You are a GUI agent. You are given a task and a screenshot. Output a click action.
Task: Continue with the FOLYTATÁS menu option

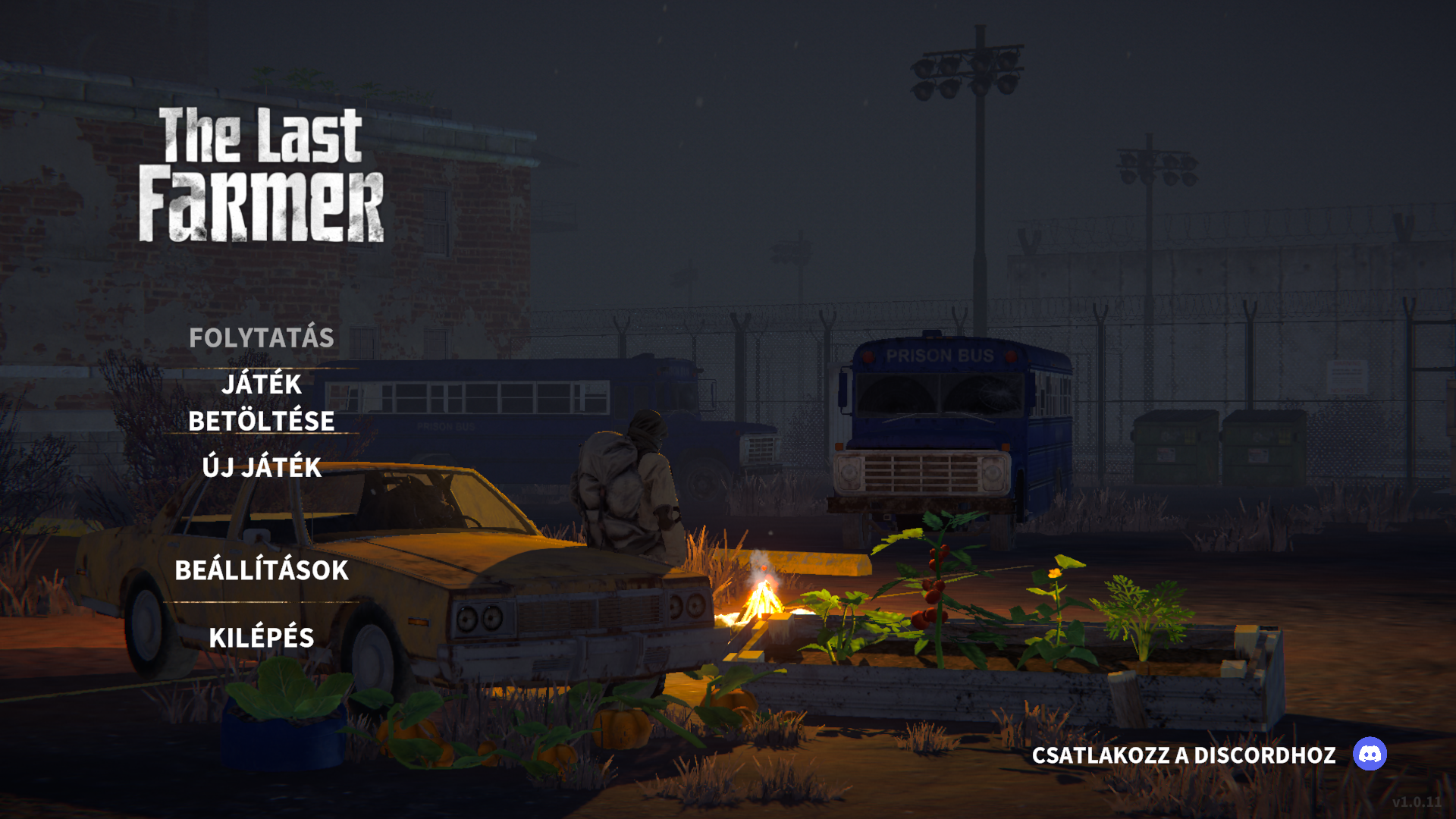262,337
